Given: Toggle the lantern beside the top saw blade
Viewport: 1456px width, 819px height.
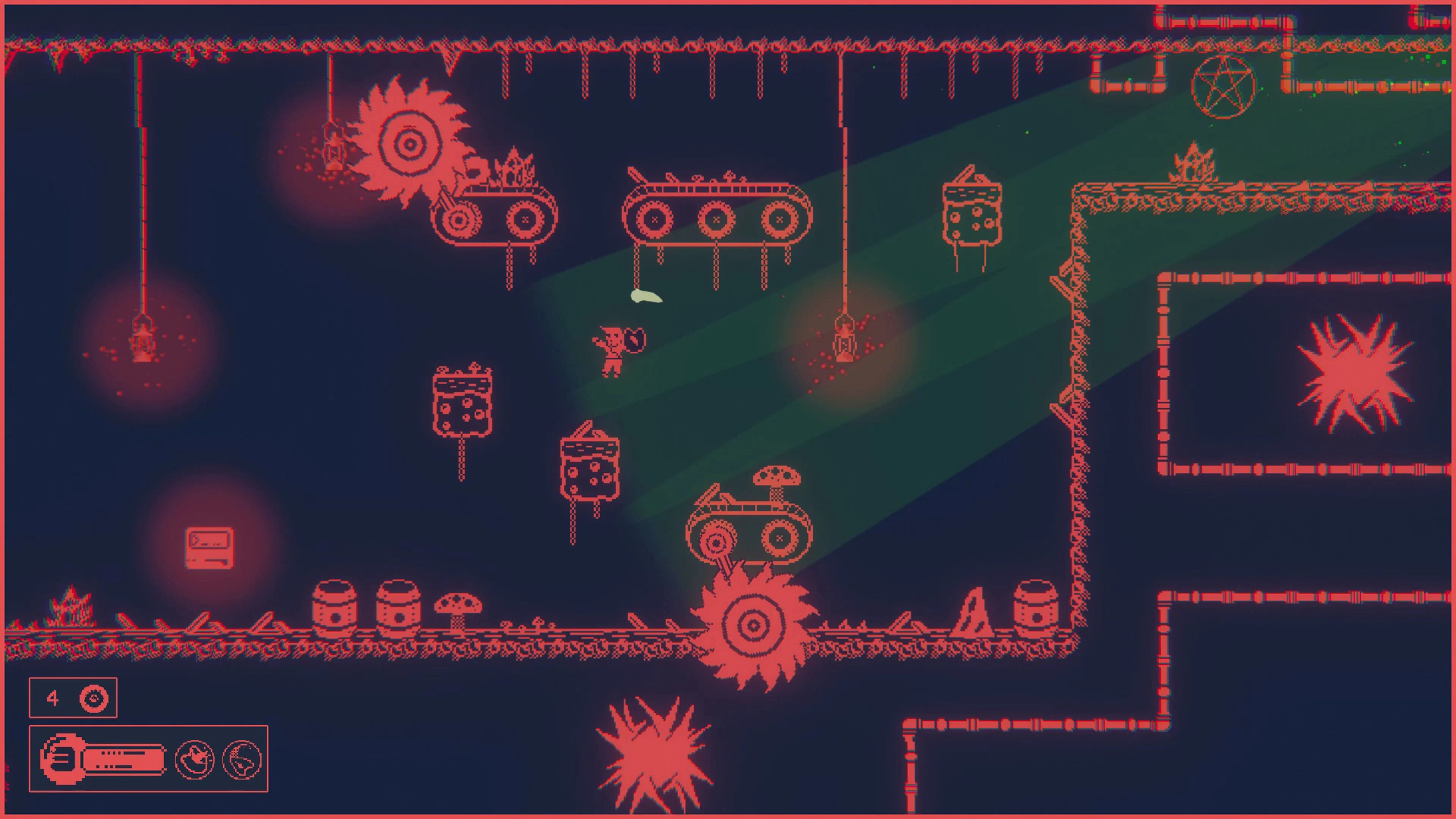Looking at the screenshot, I should [x=334, y=152].
